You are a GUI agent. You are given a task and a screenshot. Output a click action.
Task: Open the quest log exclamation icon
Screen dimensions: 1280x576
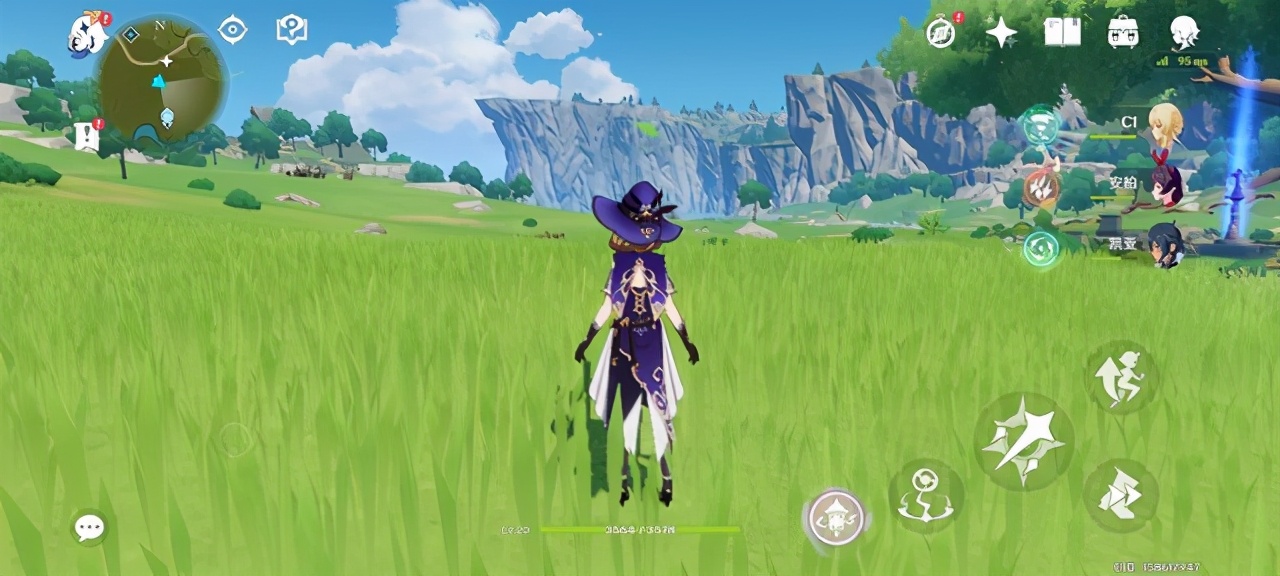tap(86, 136)
